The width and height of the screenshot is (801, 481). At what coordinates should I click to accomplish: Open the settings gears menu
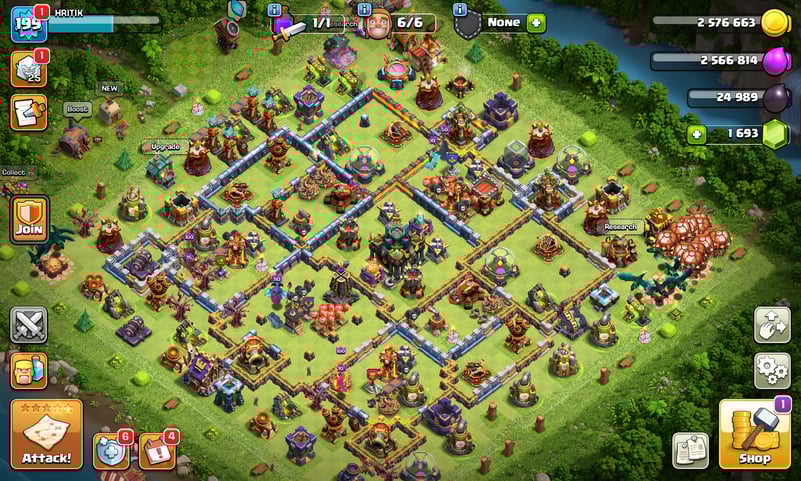point(772,370)
